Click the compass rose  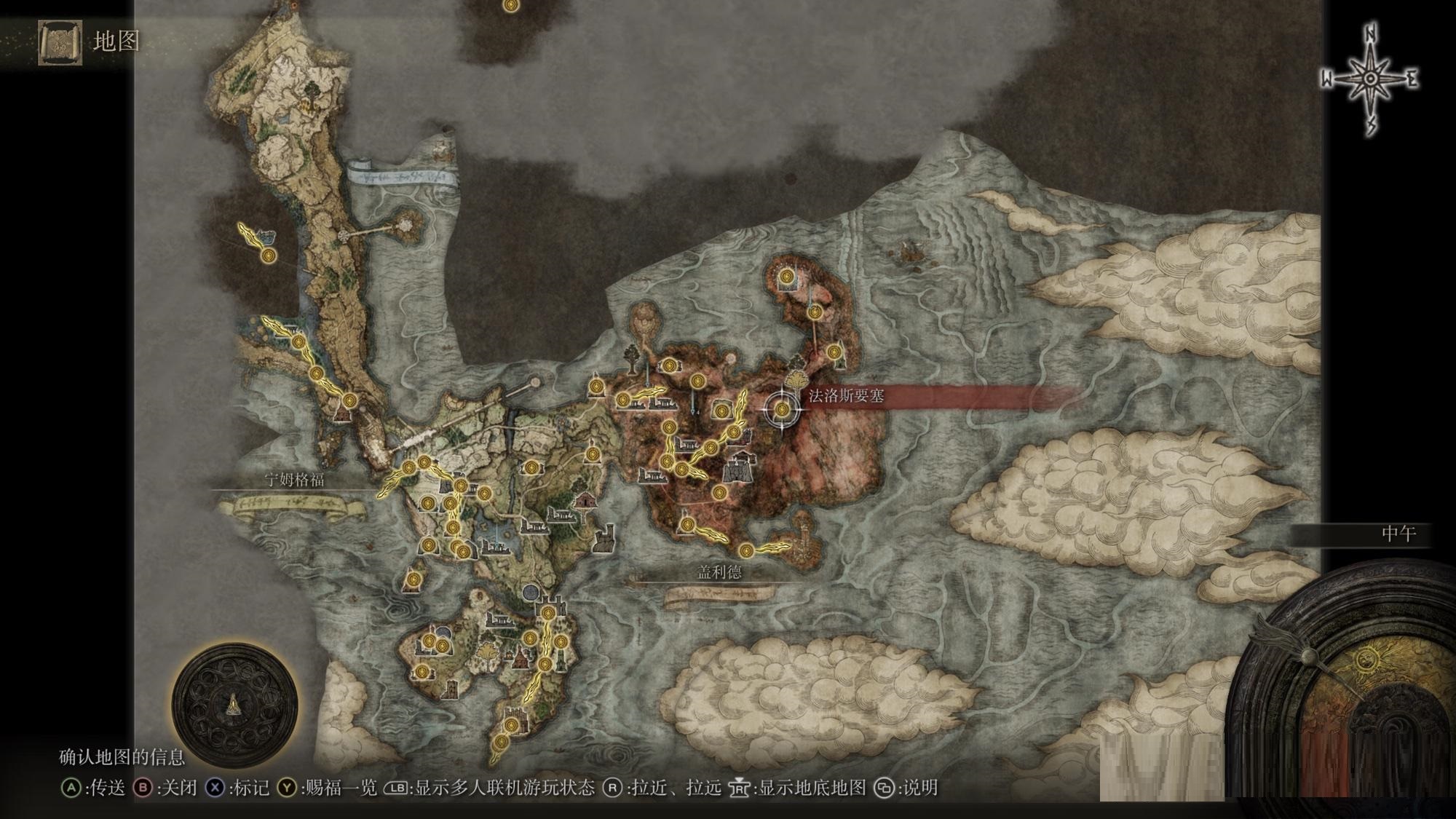point(1369,79)
